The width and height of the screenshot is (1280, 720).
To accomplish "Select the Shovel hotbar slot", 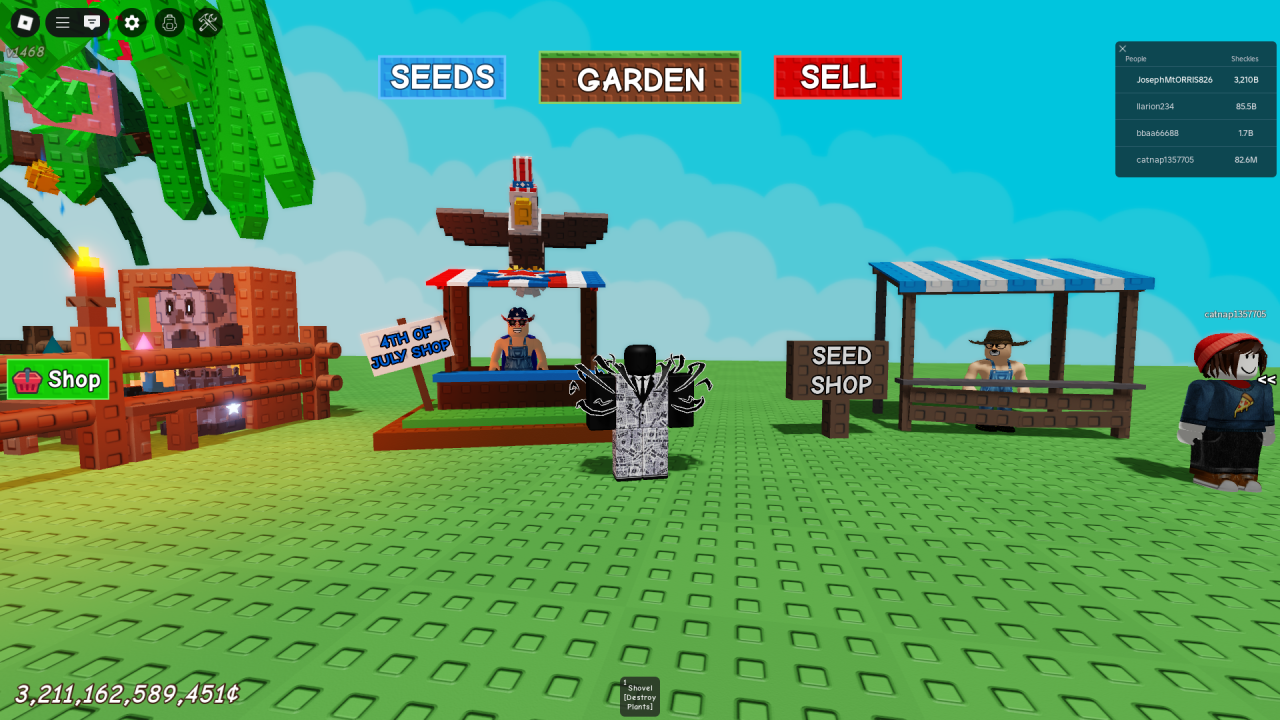I will click(640, 696).
